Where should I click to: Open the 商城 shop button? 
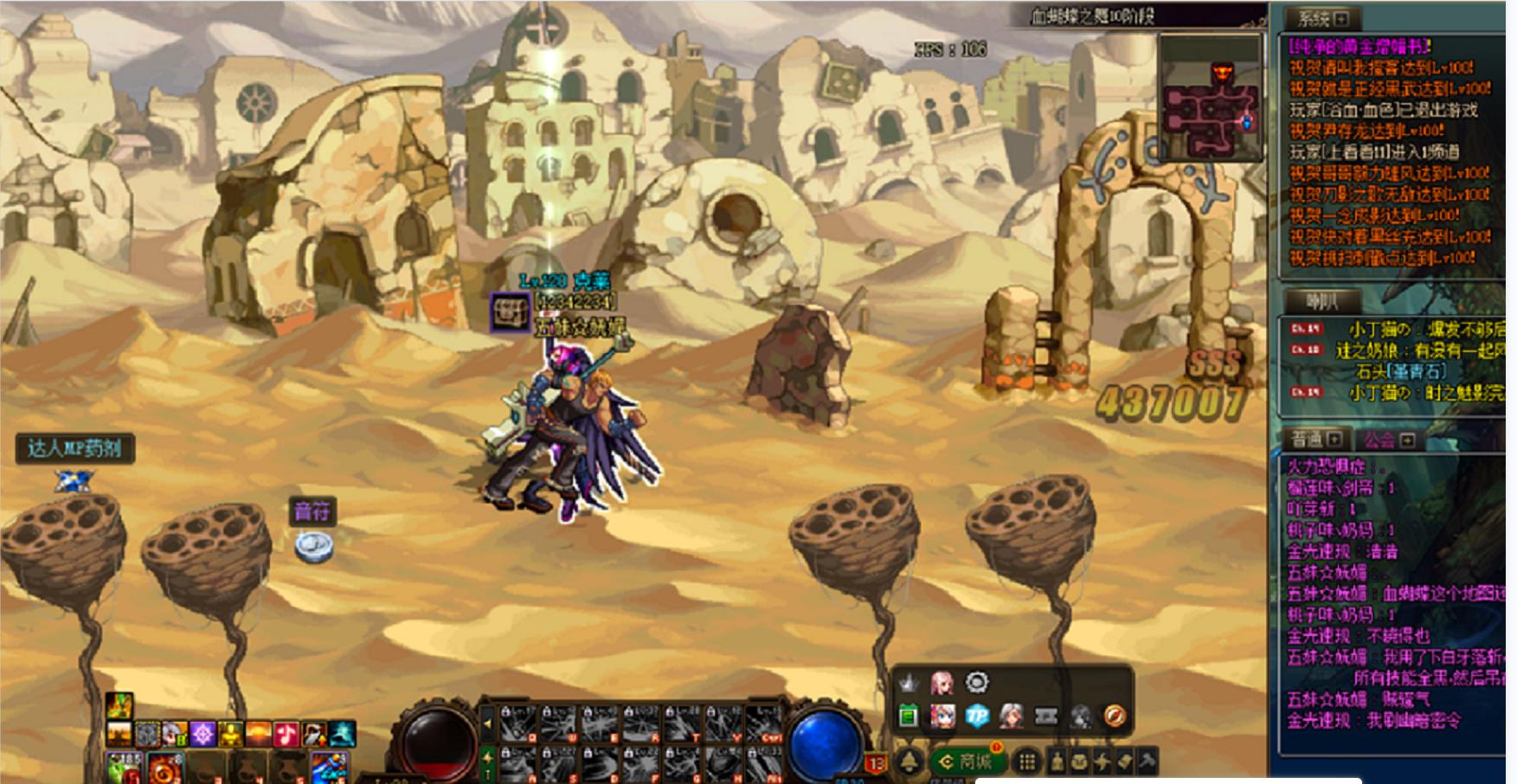[967, 762]
